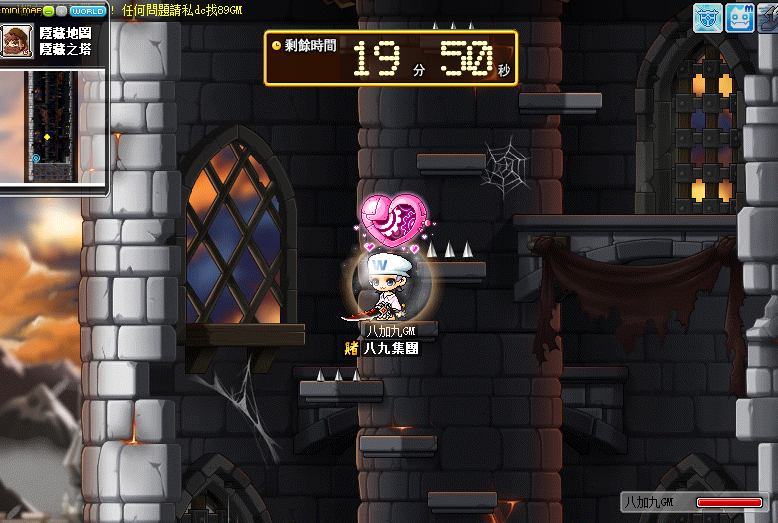Expand the minimap with the grey plus button
Screen dimensions: 778x523
click(61, 9)
